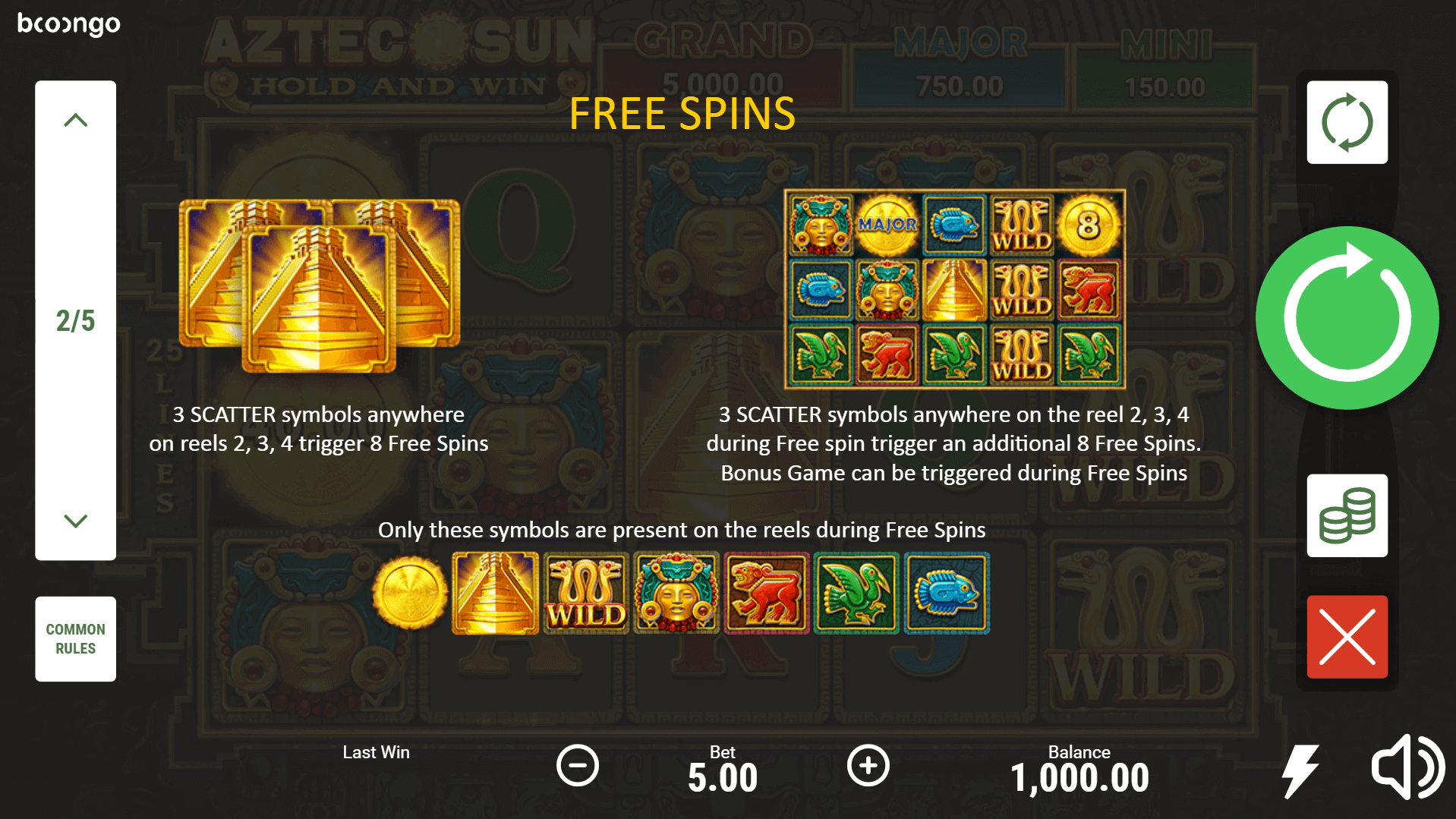Close the paytable with the red X
1456x819 pixels.
point(1347,637)
